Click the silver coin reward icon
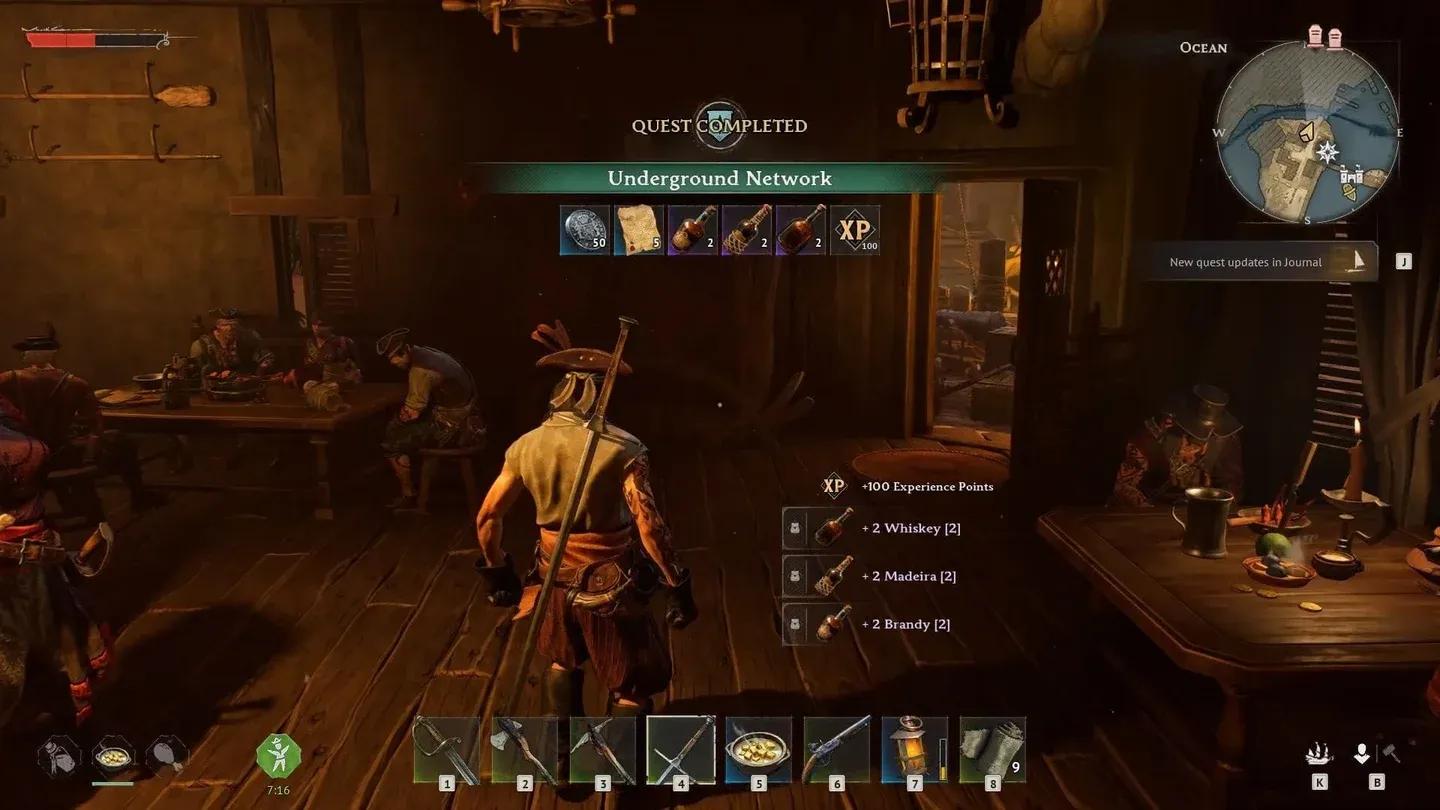Image resolution: width=1440 pixels, height=810 pixels. [585, 230]
